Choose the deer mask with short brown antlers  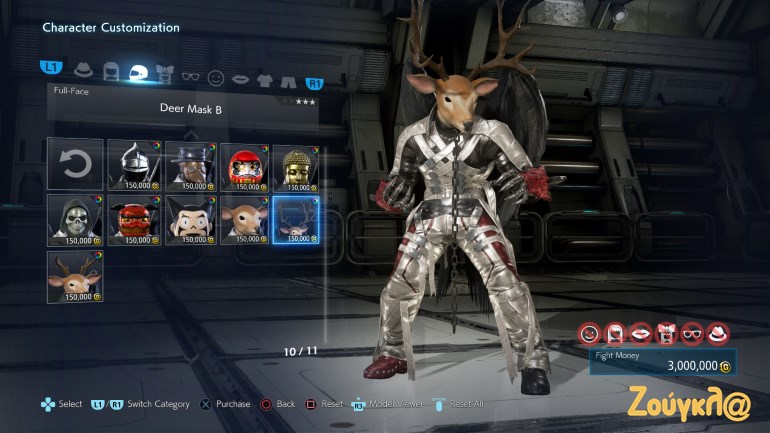[x=76, y=276]
